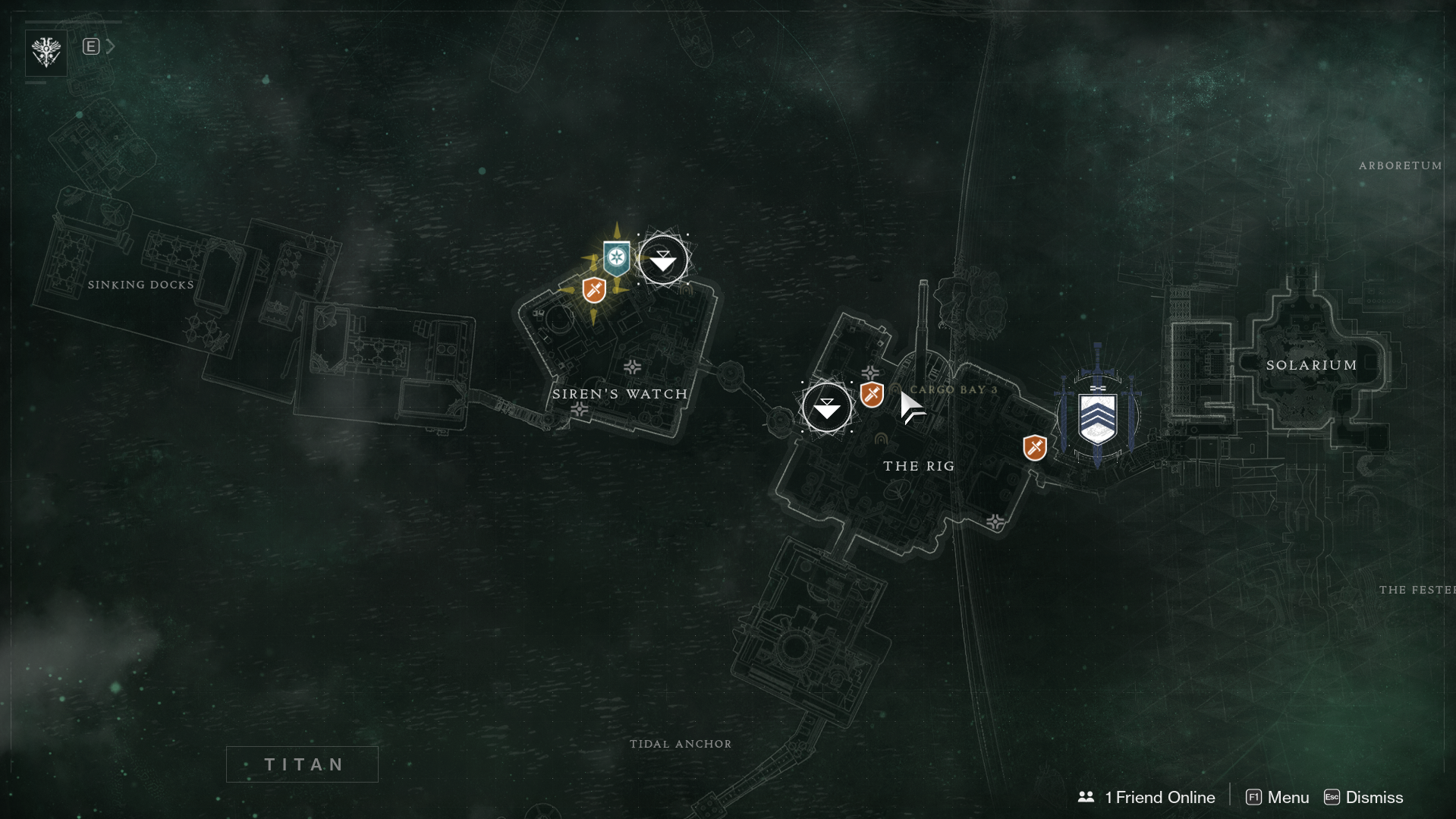1456x819 pixels.
Task: Select the Siren's Watch landing zone marker
Action: click(663, 260)
